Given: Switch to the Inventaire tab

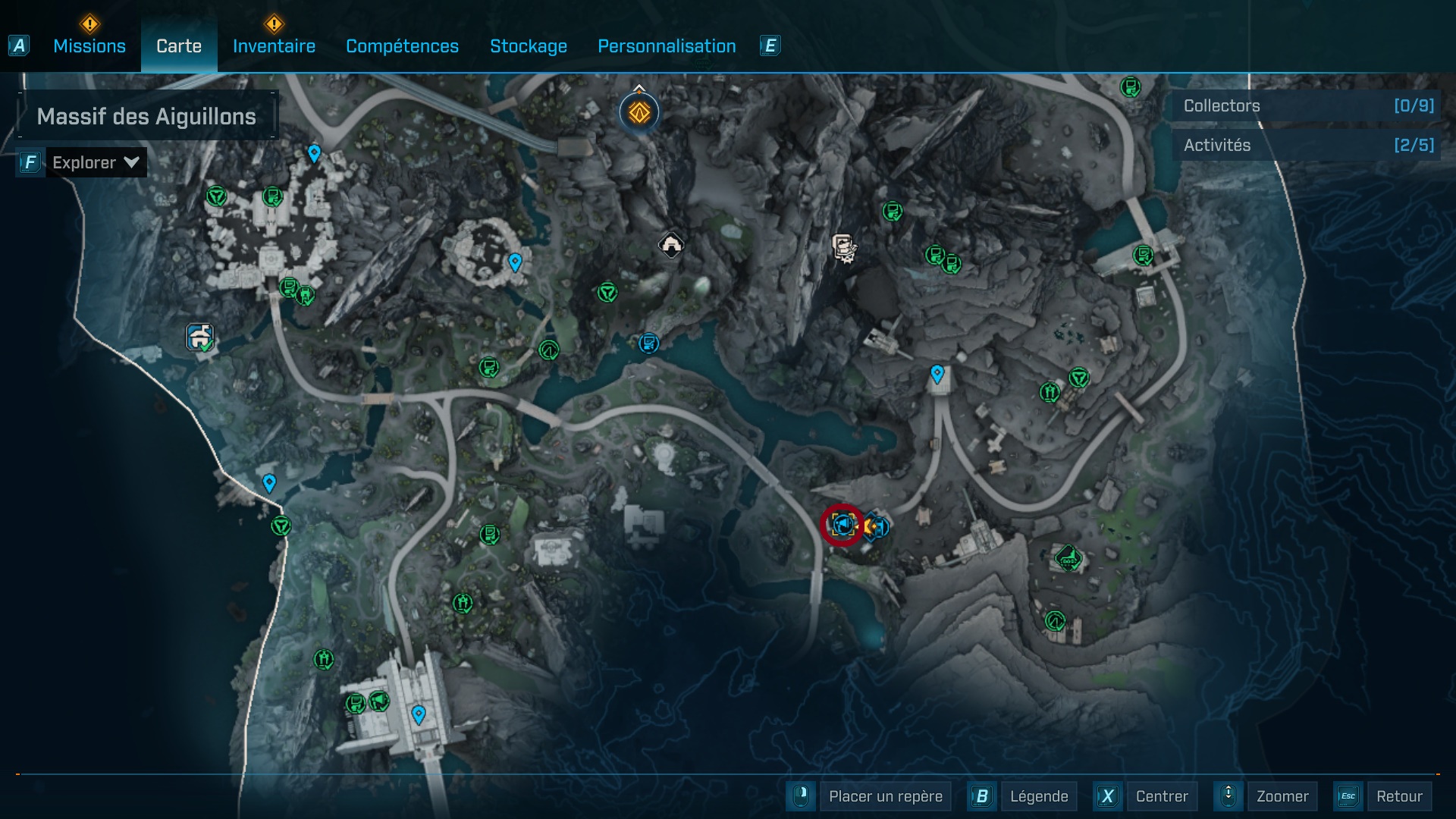Looking at the screenshot, I should (274, 46).
